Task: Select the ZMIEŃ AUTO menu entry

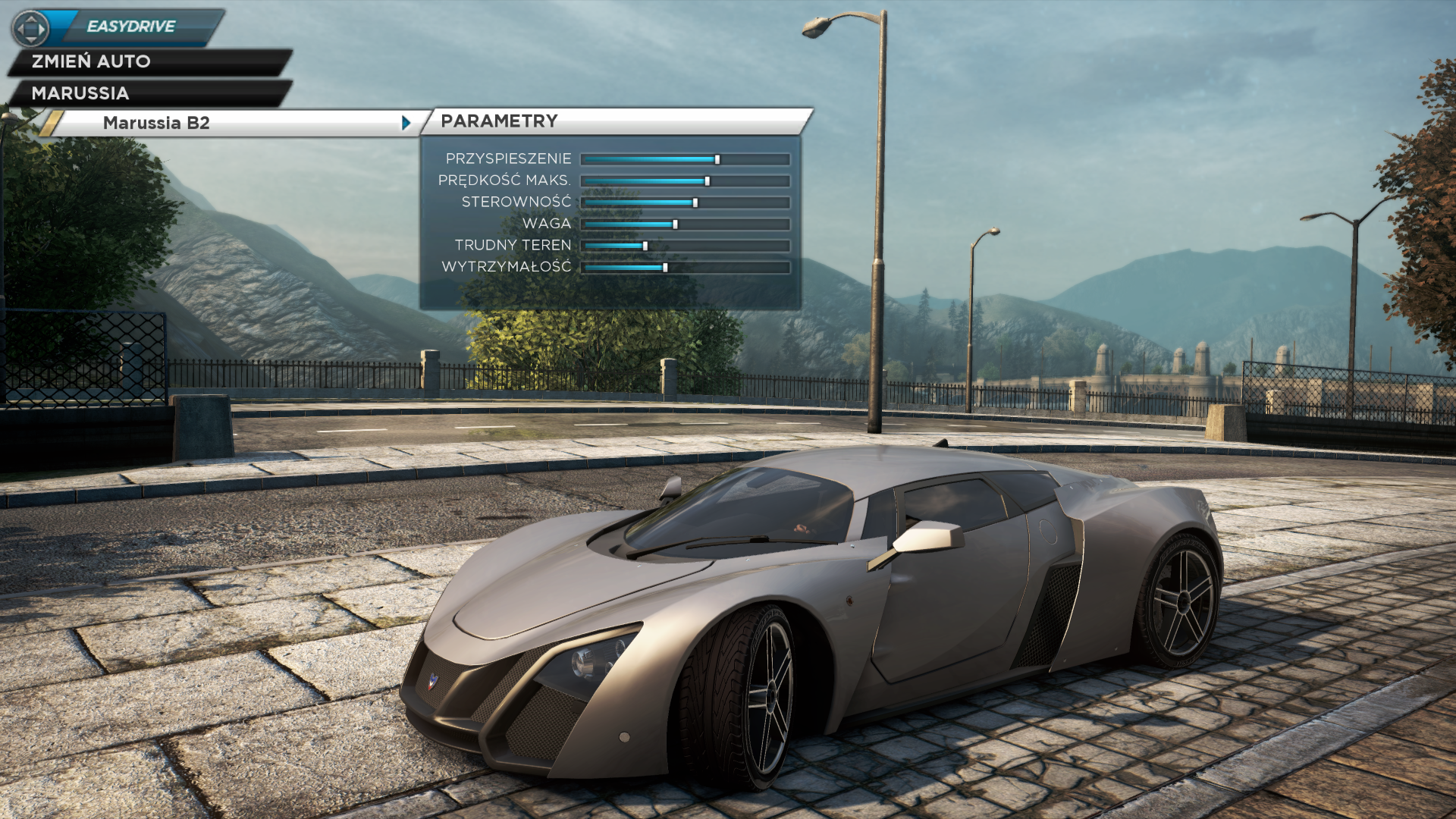Action: click(x=91, y=61)
